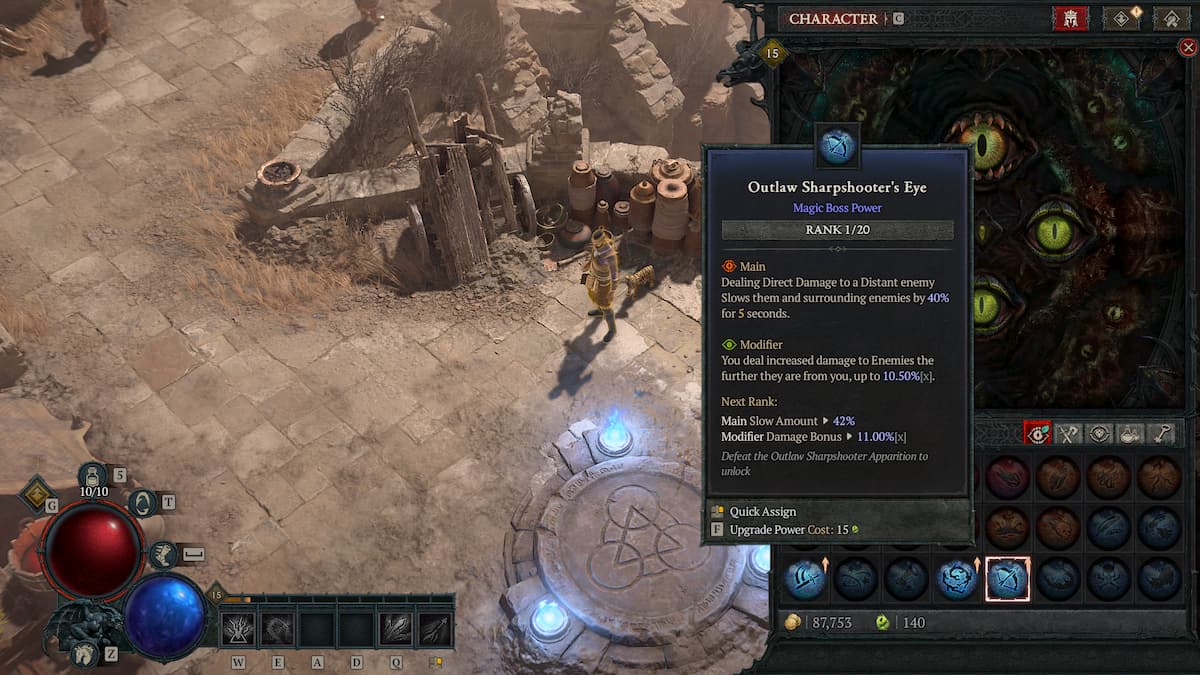
Task: Cast the skill bound to Q
Action: (395, 629)
